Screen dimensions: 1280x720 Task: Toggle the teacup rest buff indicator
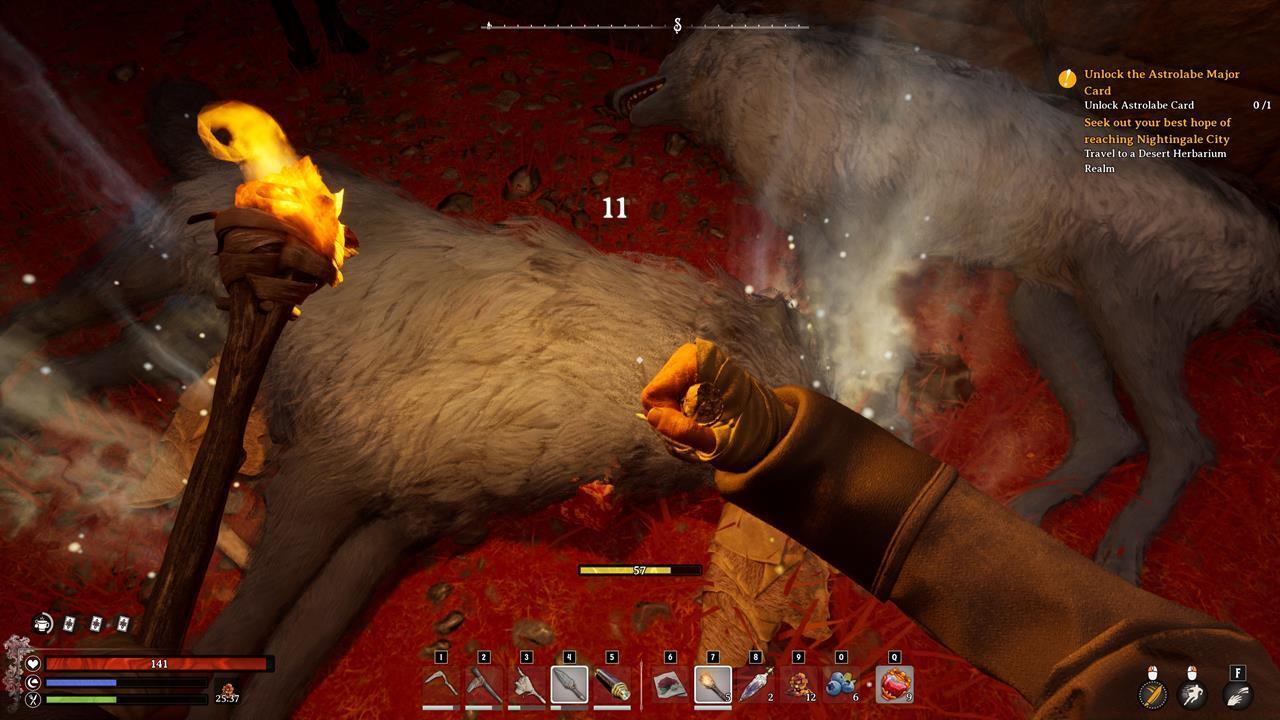(42, 623)
